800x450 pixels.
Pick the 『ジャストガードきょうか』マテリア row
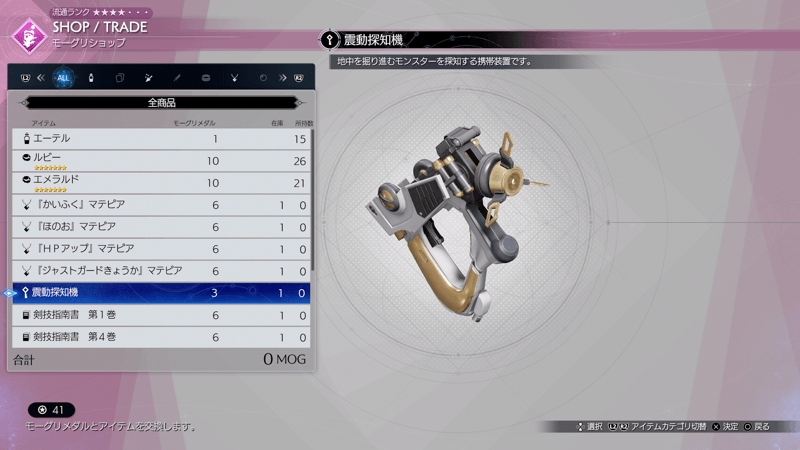[x=160, y=270]
